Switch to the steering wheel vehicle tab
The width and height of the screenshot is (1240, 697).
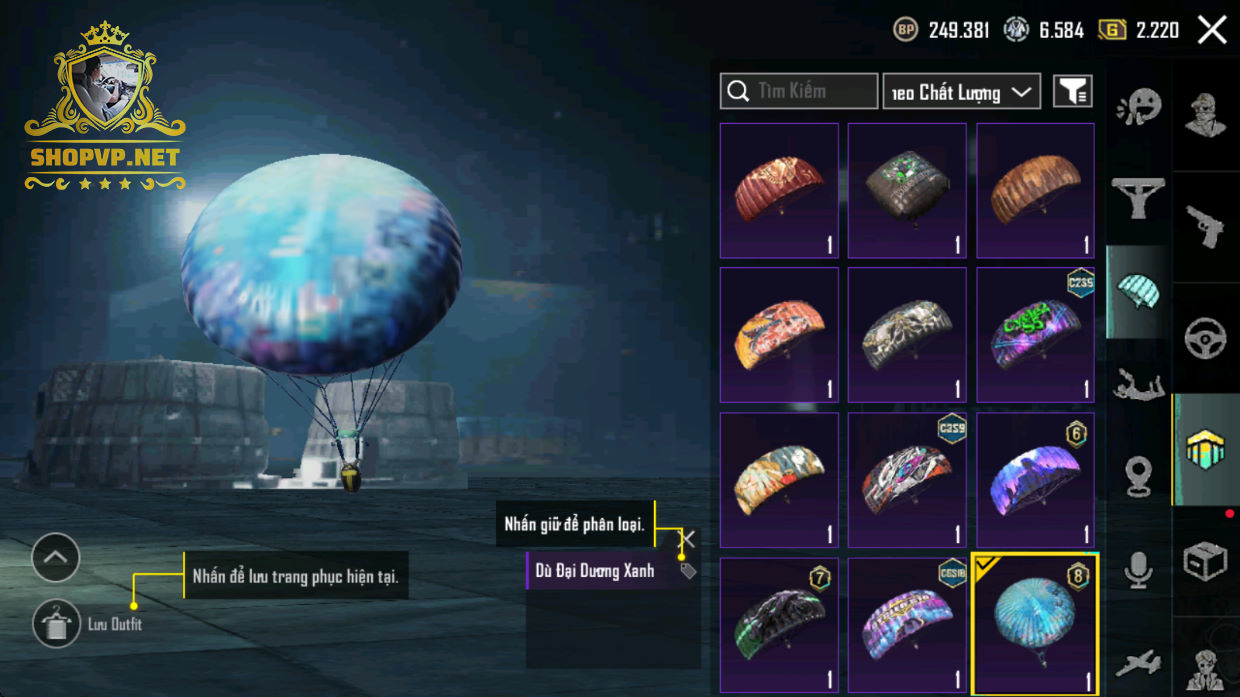pos(1205,339)
